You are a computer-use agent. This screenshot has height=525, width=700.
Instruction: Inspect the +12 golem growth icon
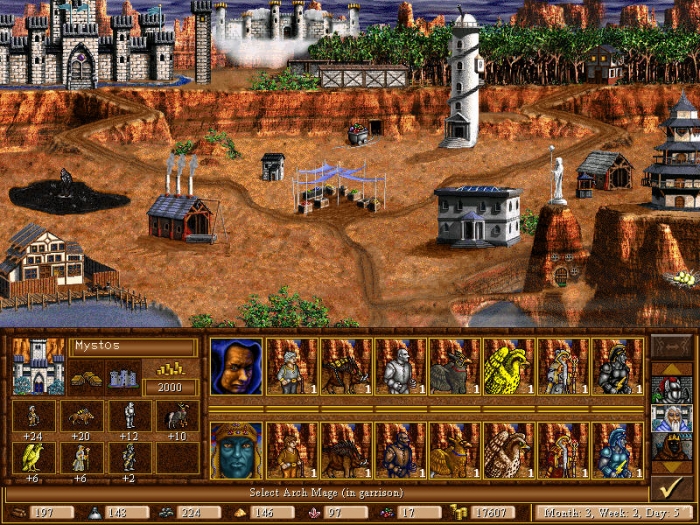point(128,416)
